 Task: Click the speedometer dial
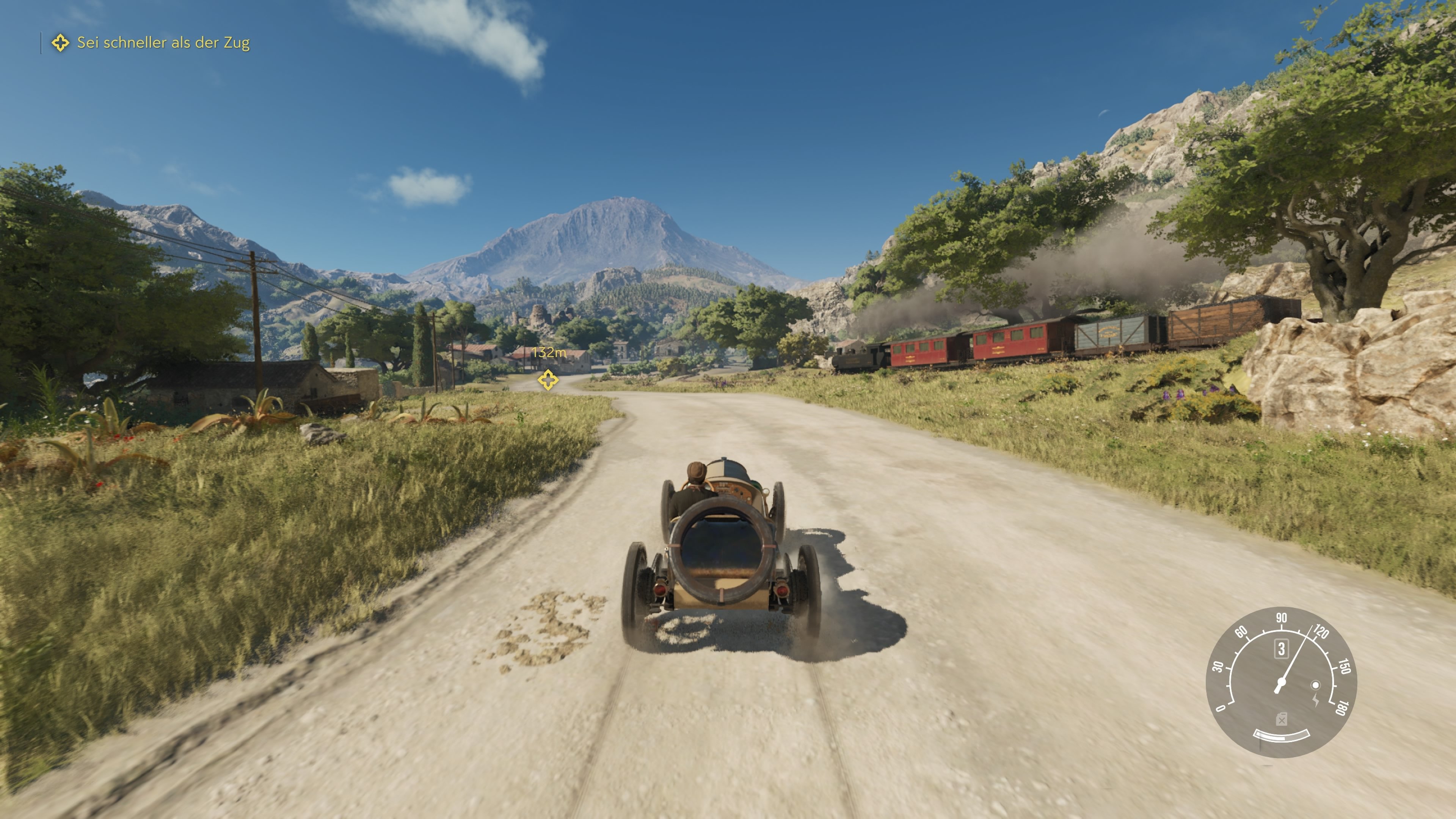(1281, 682)
